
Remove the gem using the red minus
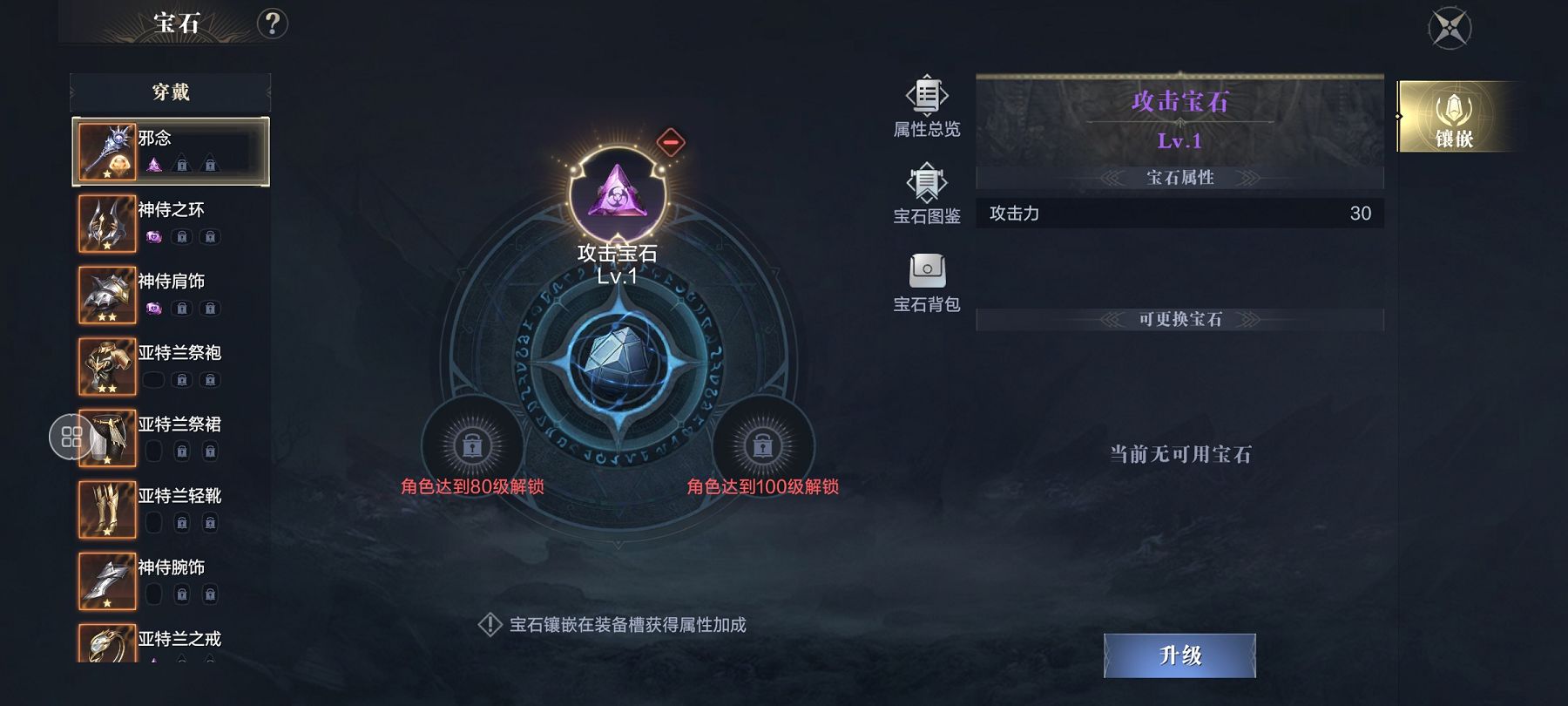click(x=670, y=141)
